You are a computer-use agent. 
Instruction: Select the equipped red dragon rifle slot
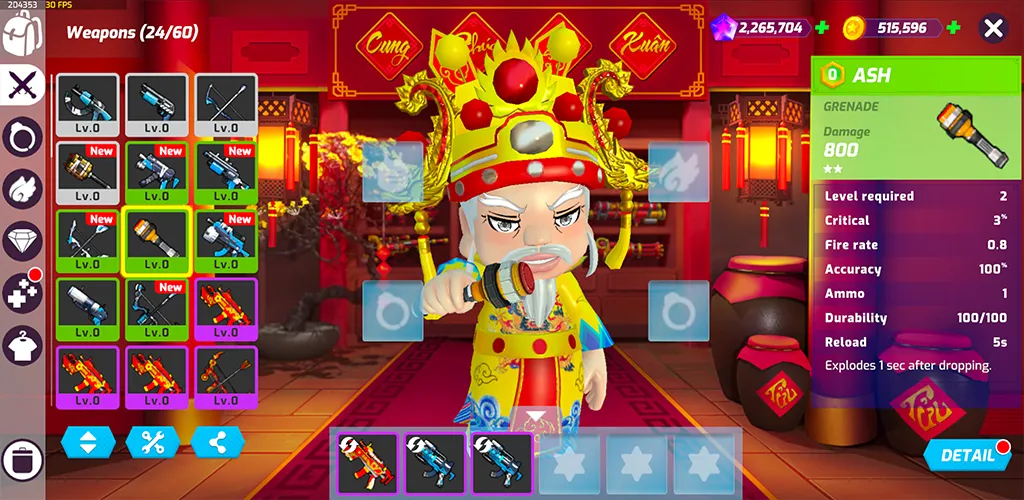(365, 463)
